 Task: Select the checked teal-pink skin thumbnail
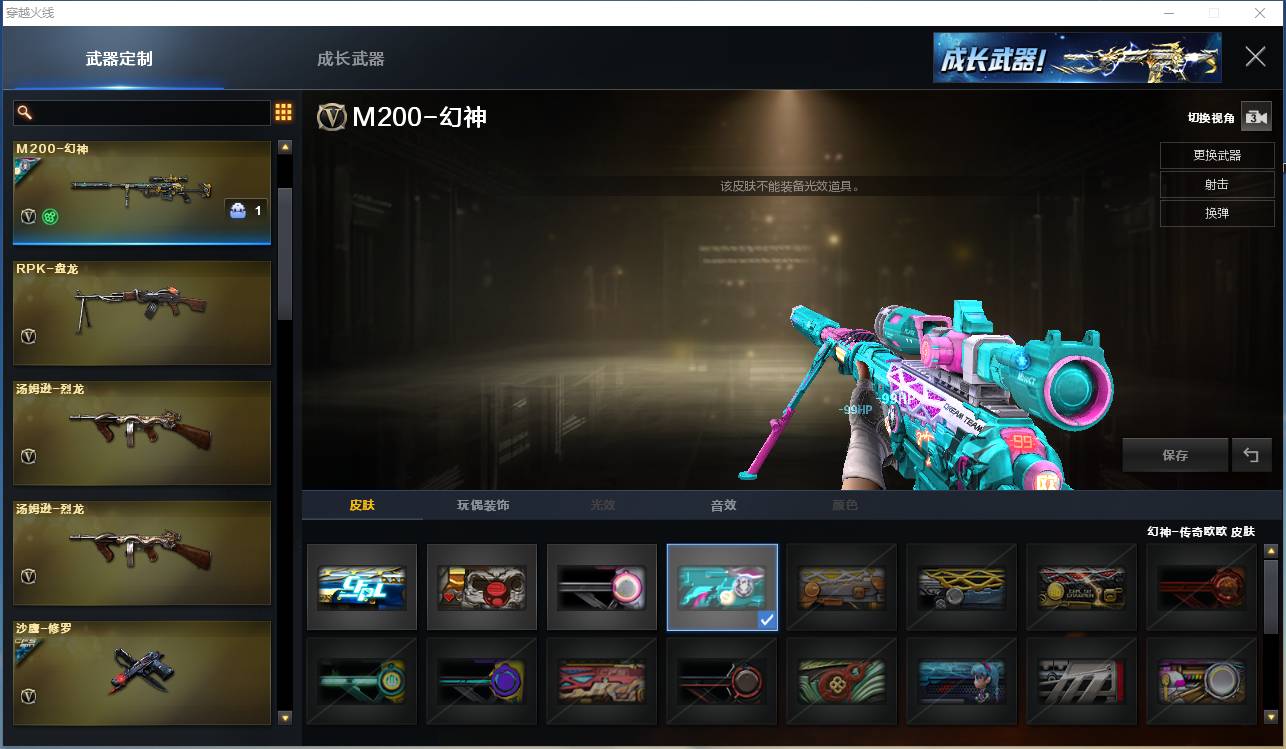pos(722,587)
